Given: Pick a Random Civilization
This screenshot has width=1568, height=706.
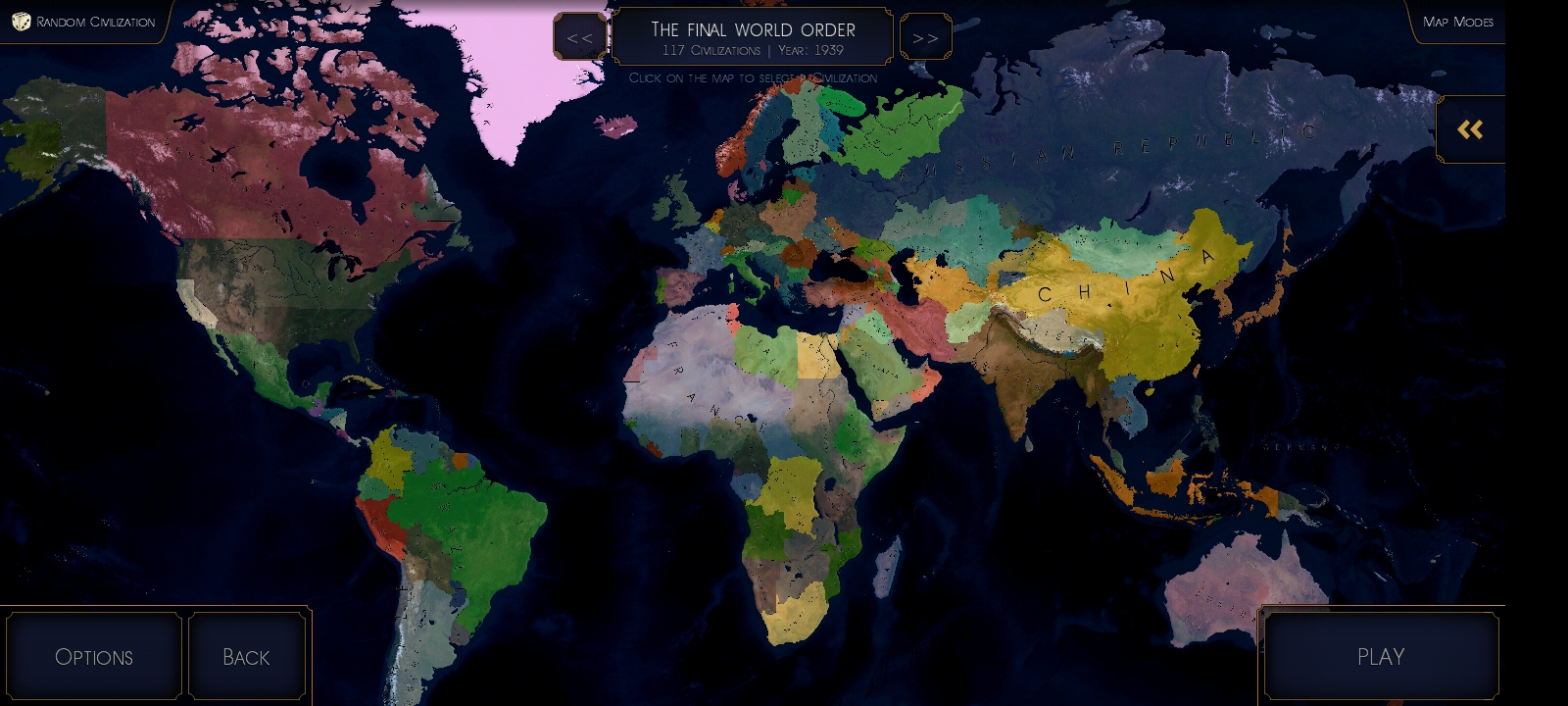Looking at the screenshot, I should (84, 22).
